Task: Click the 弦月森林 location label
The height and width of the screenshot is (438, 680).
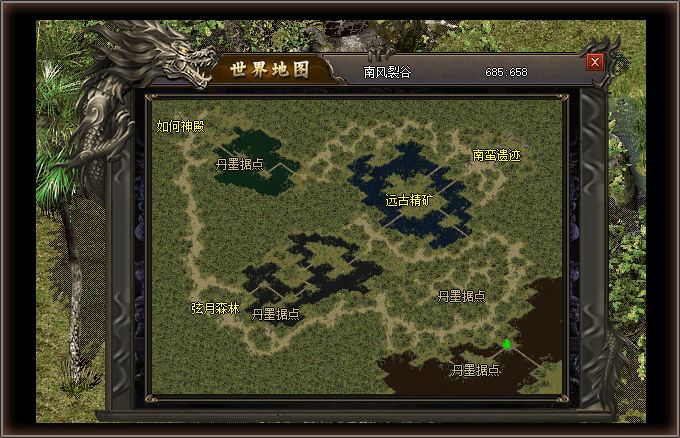Action: 216,309
